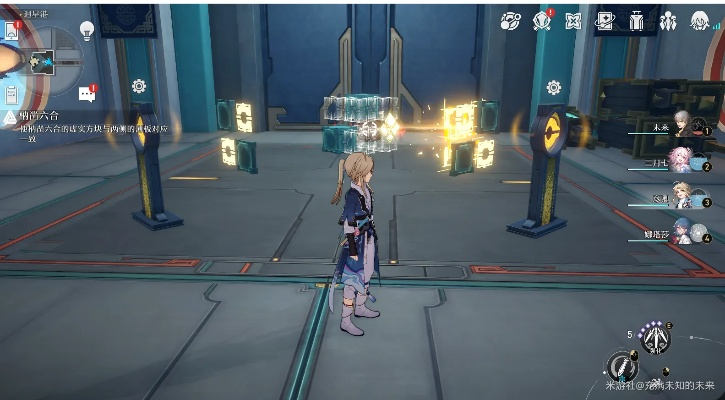Open the event icon with red alert

tap(543, 21)
